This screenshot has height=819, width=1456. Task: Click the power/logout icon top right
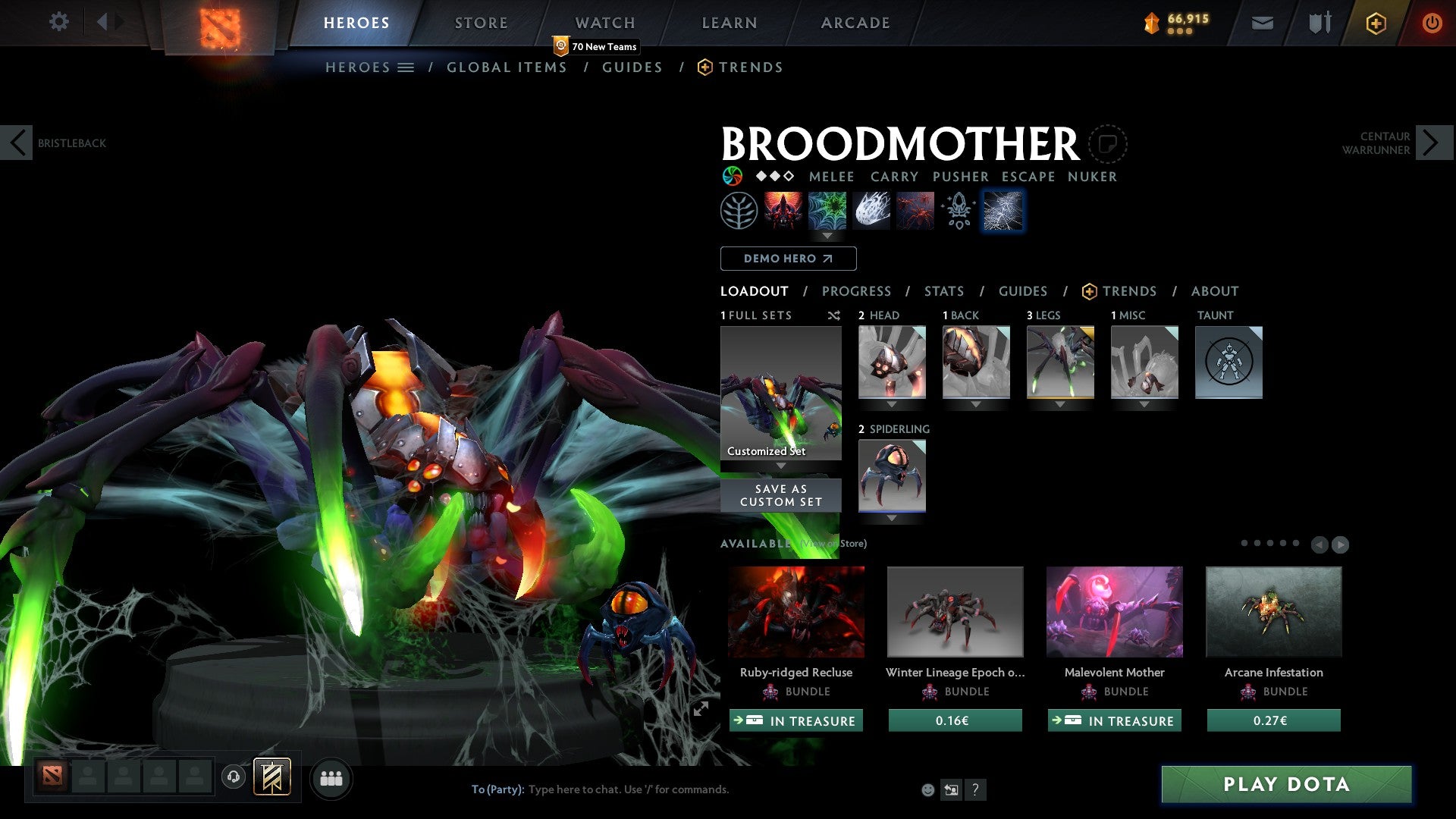[x=1432, y=23]
